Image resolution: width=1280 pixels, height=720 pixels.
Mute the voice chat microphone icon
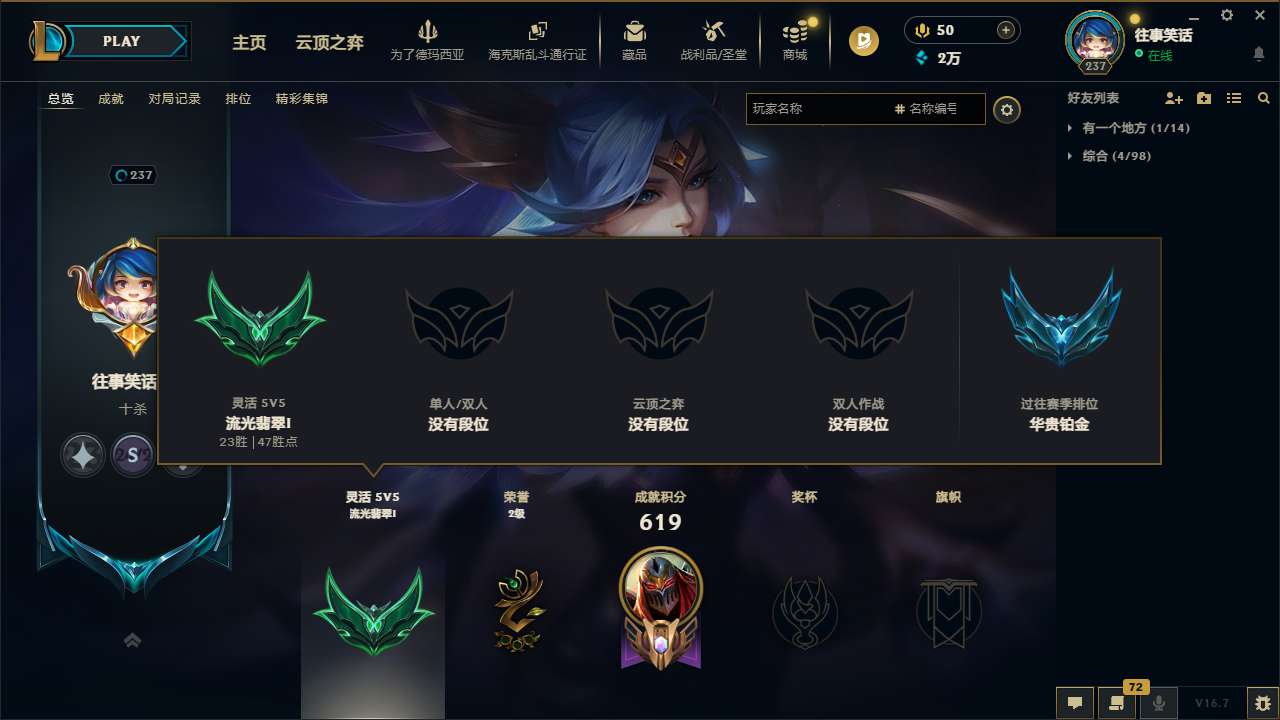(x=1158, y=703)
